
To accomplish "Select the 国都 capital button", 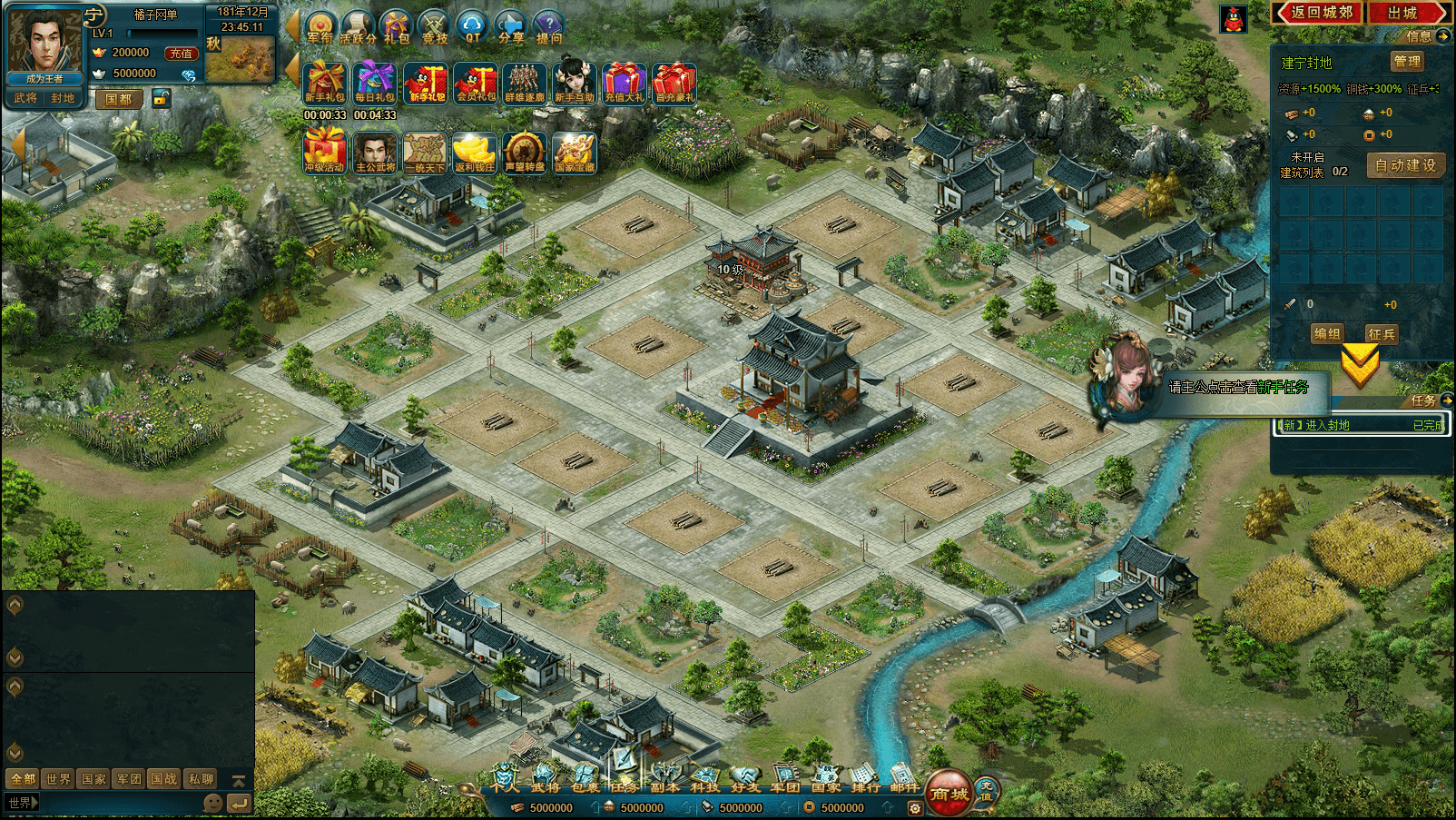I will pyautogui.click(x=119, y=99).
